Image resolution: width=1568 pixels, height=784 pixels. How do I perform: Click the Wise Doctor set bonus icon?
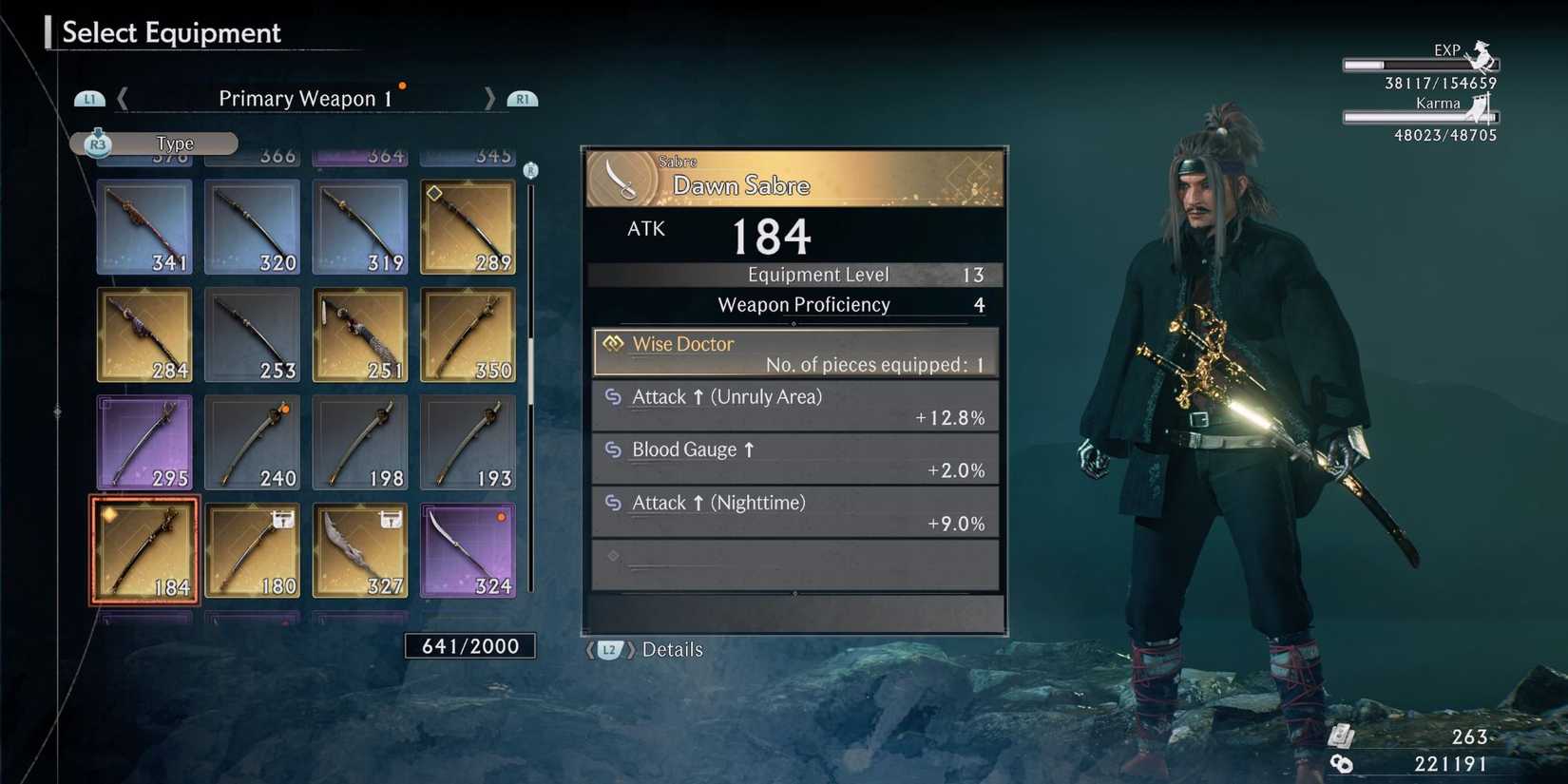[x=613, y=344]
